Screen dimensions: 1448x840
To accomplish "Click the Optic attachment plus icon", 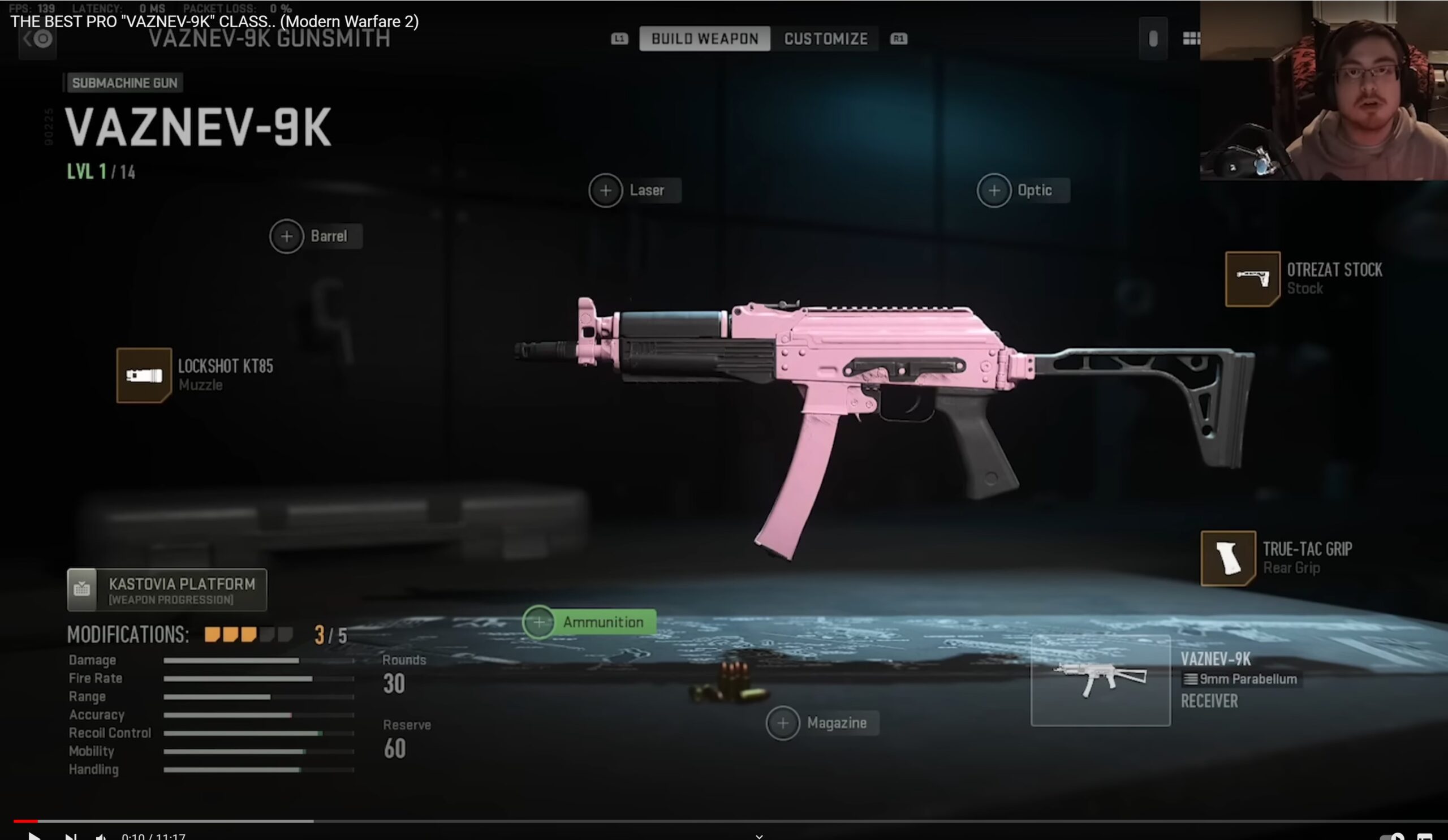I will click(994, 190).
